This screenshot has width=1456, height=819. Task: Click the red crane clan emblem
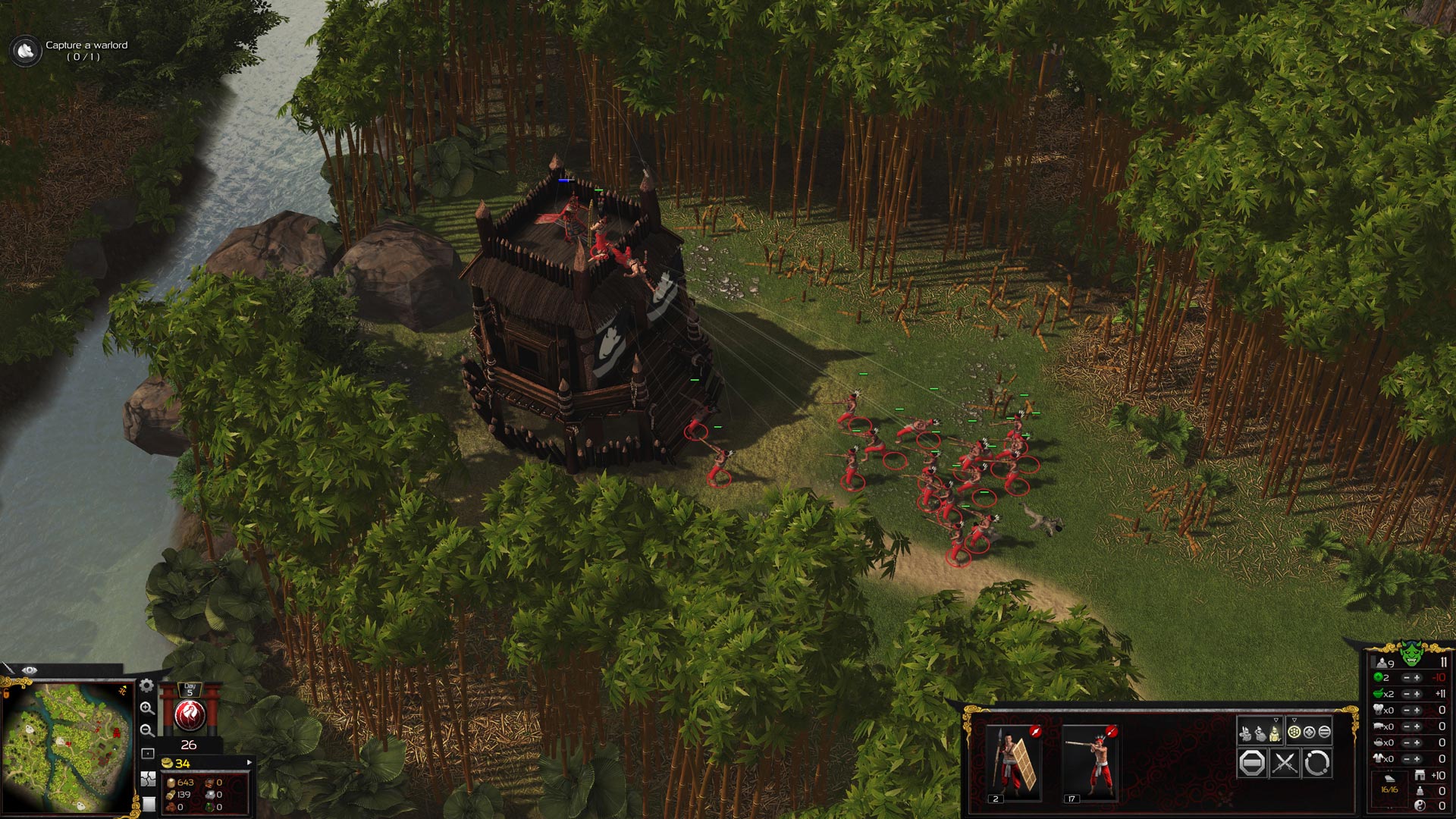(x=190, y=715)
